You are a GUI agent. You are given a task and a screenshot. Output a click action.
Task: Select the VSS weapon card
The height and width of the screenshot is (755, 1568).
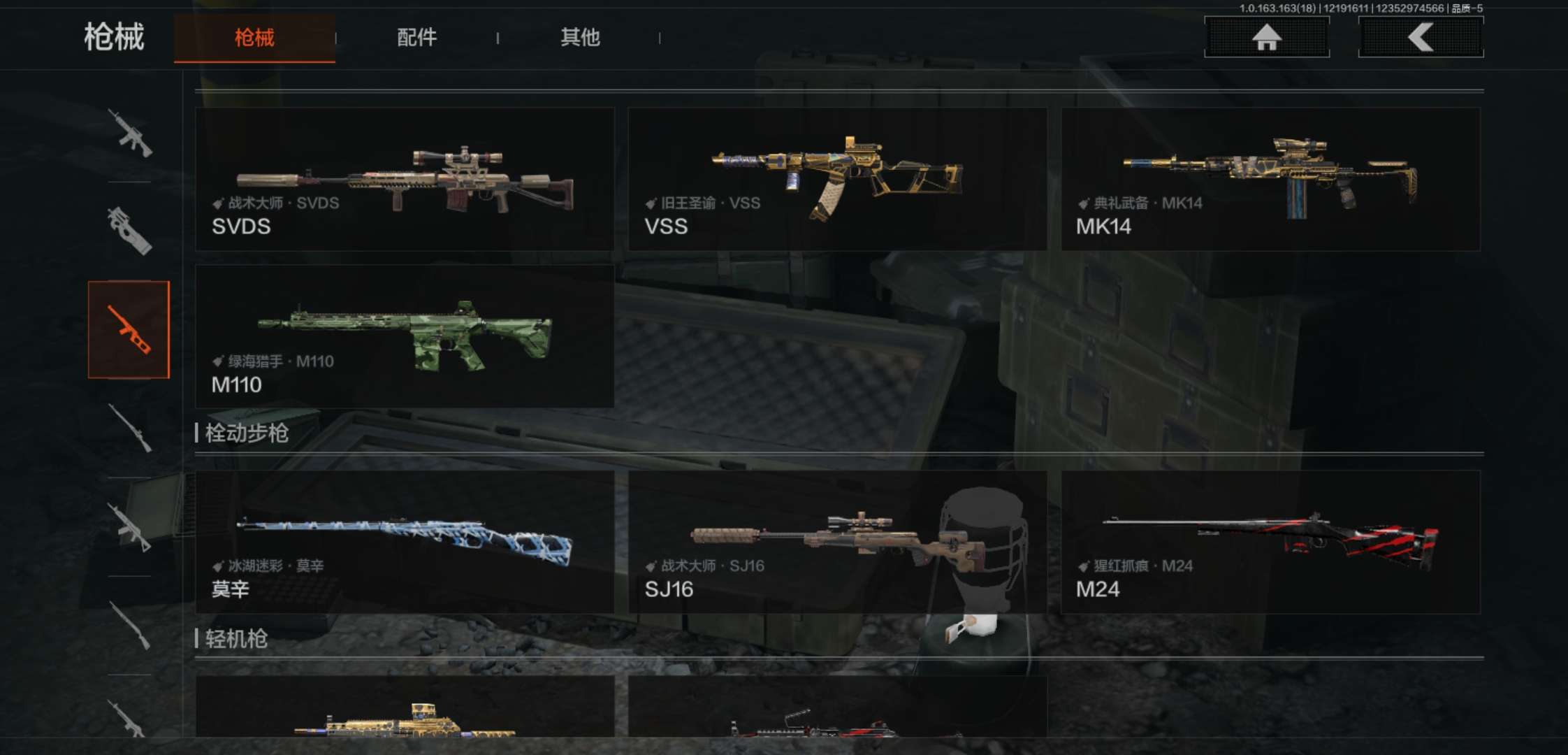[837, 179]
